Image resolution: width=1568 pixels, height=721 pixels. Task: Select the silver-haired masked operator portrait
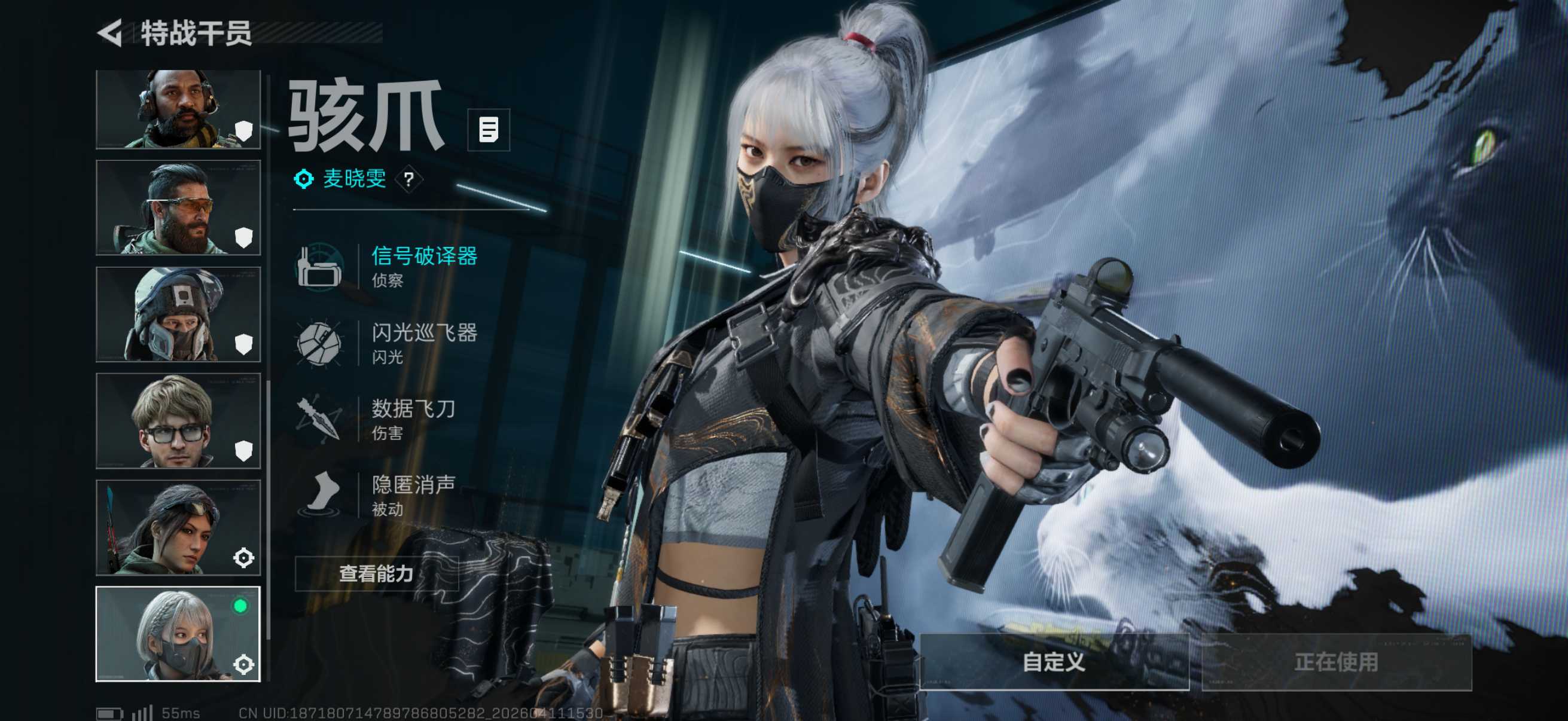(178, 633)
